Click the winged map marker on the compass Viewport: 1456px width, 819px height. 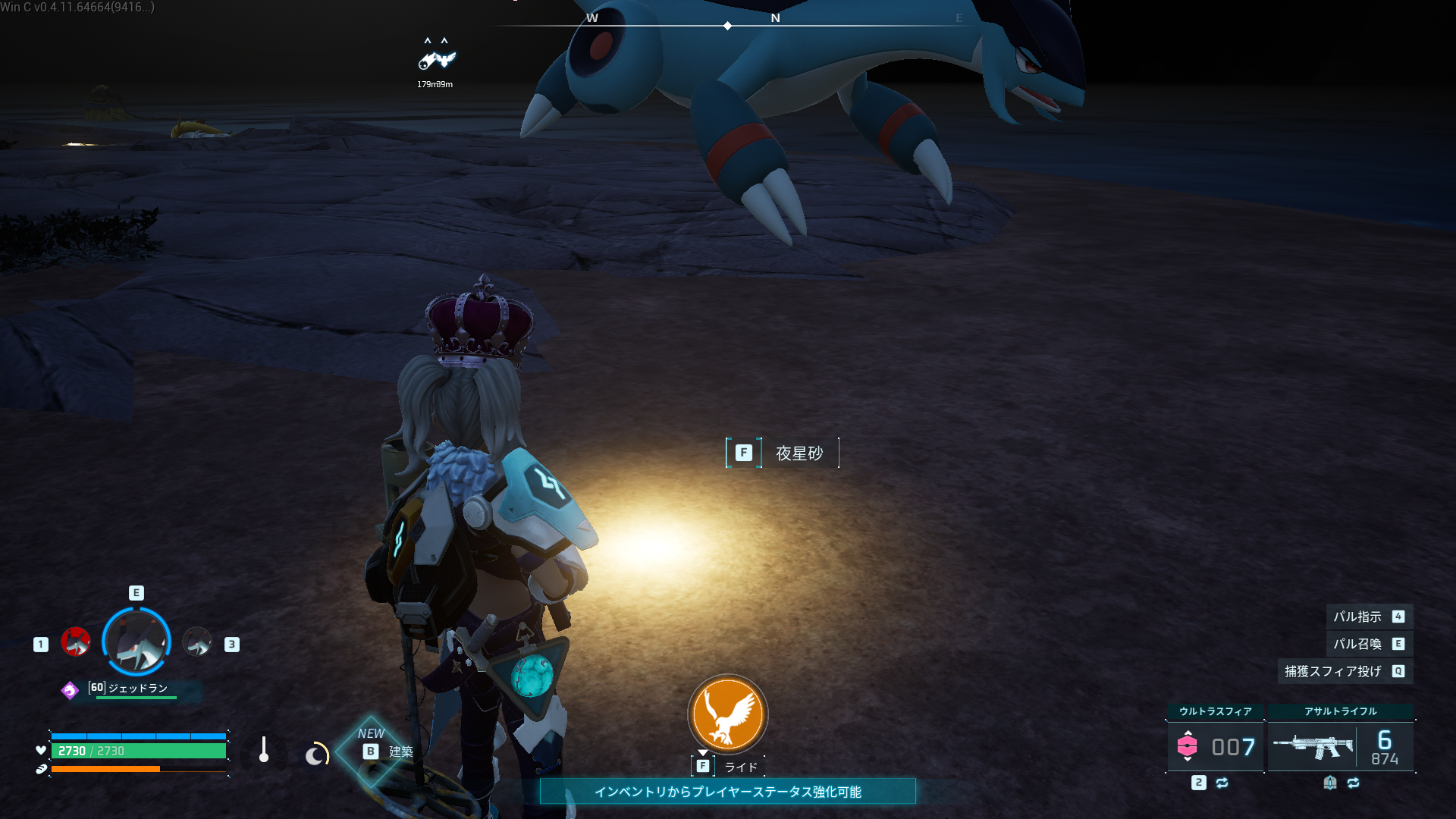[437, 59]
